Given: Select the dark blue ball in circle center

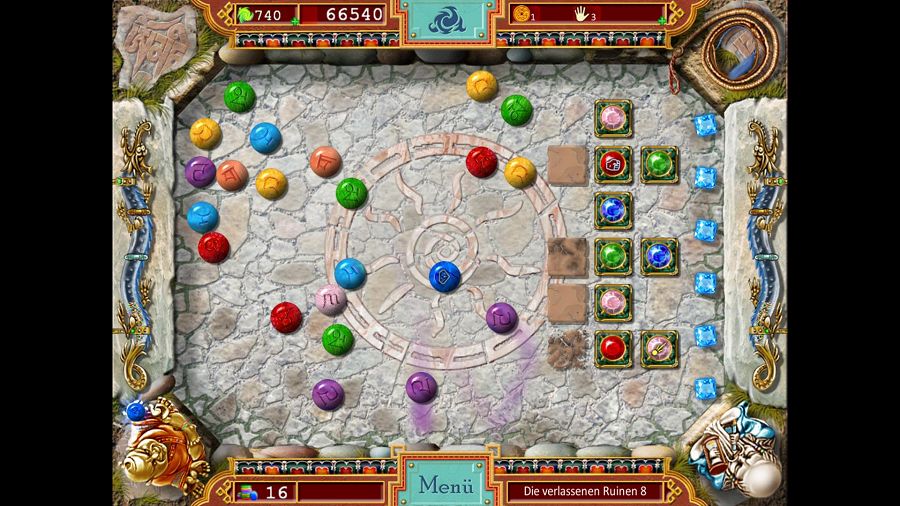Looking at the screenshot, I should (444, 276).
